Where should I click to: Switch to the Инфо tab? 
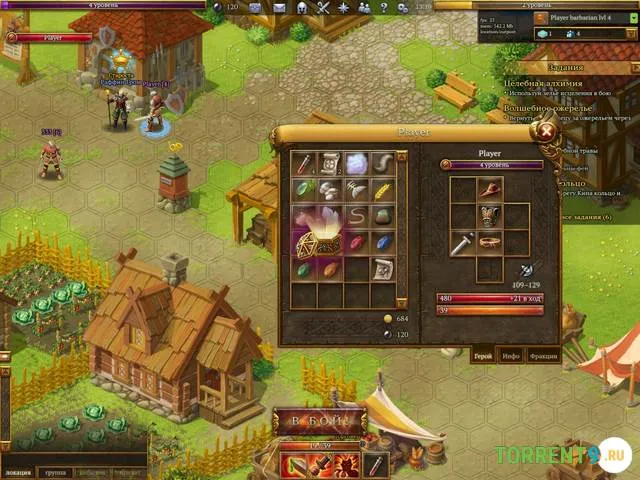[511, 354]
